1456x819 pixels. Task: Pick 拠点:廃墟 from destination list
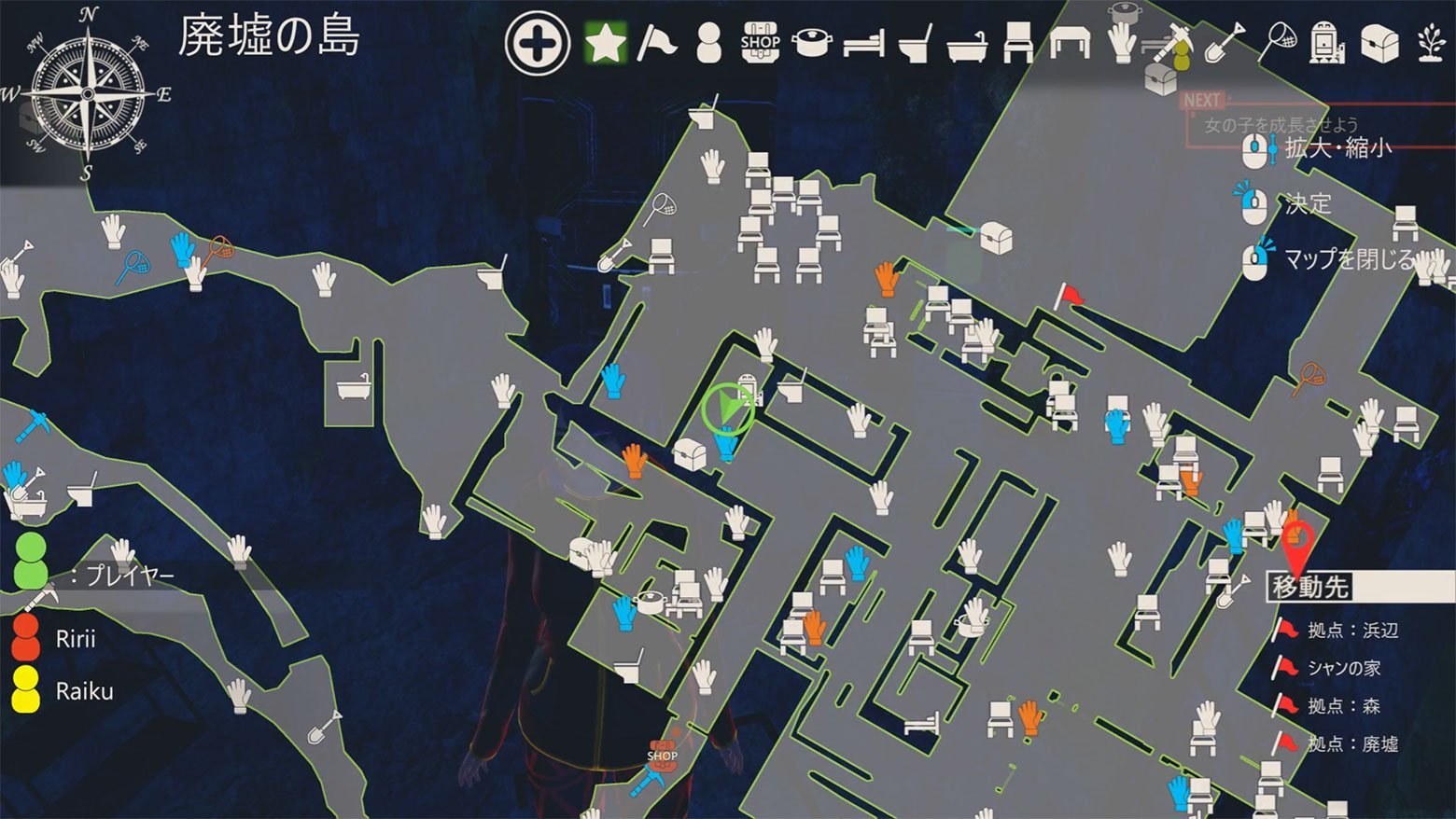(1352, 743)
